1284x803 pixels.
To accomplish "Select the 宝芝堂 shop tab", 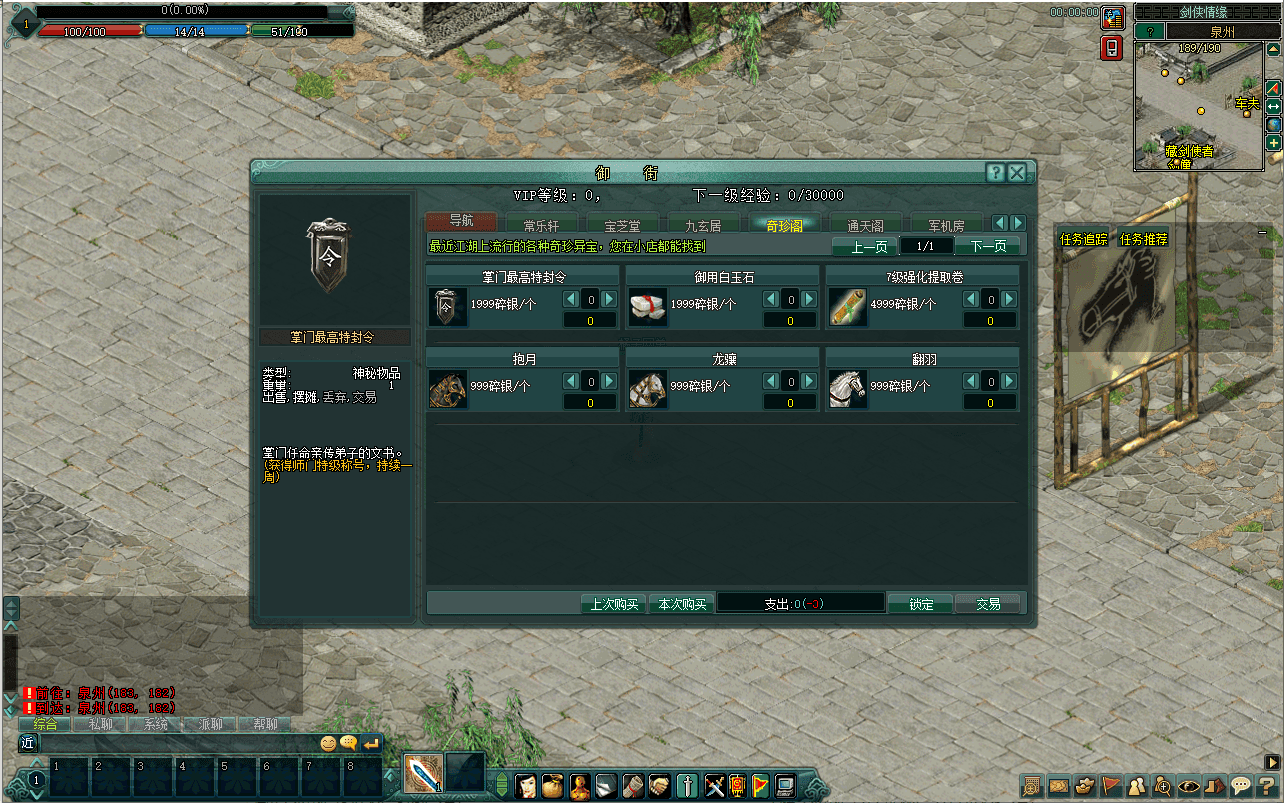I will (x=624, y=226).
